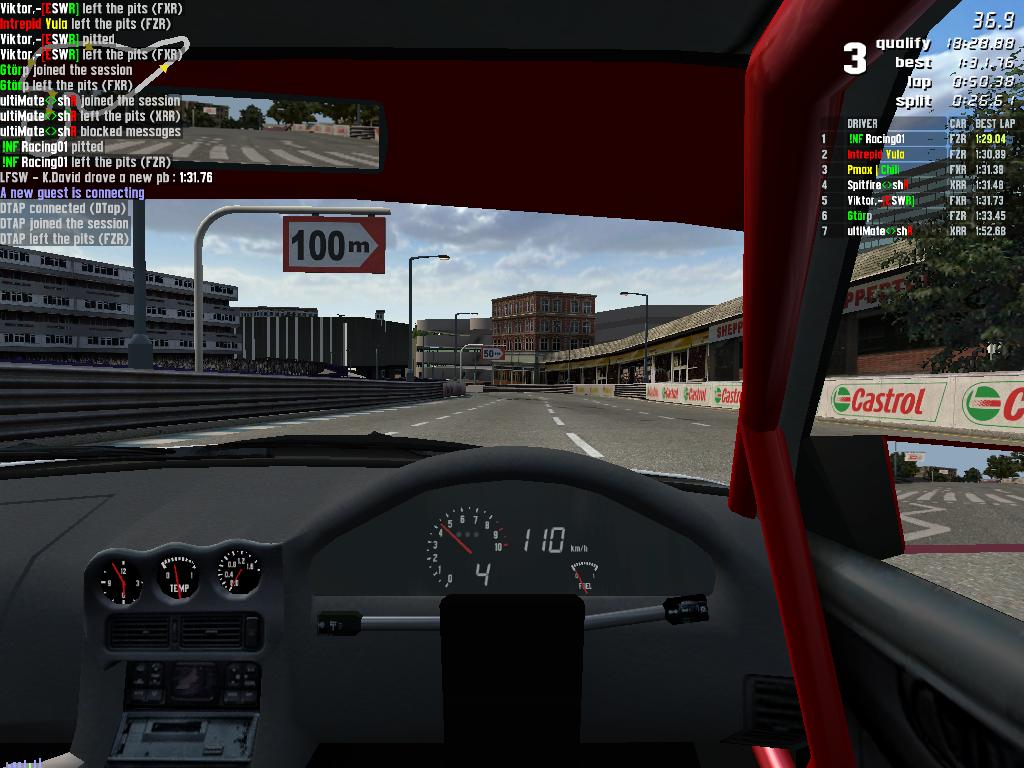The height and width of the screenshot is (768, 1024).
Task: Select the ultiMate row in the driver list
Action: pos(877,231)
